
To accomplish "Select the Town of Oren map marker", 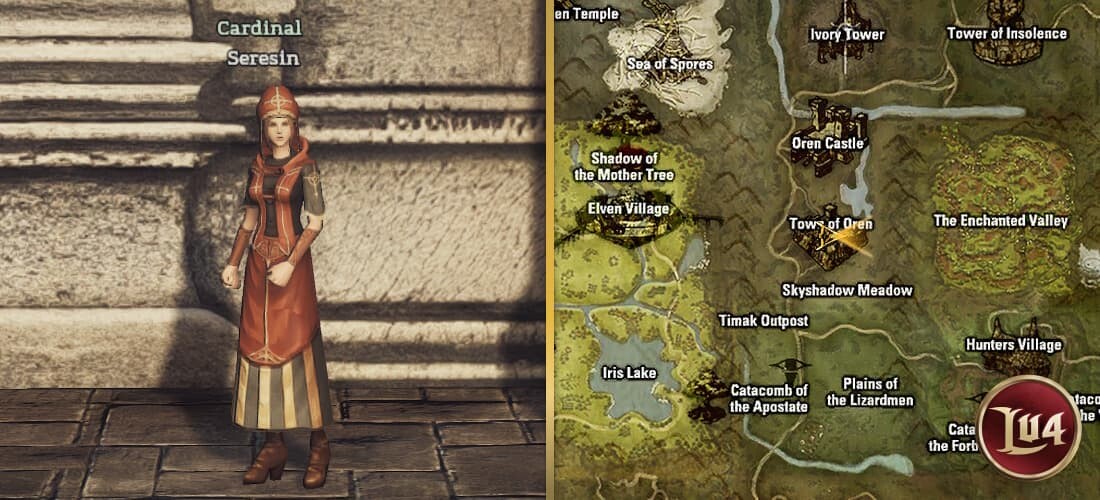I will click(x=829, y=241).
